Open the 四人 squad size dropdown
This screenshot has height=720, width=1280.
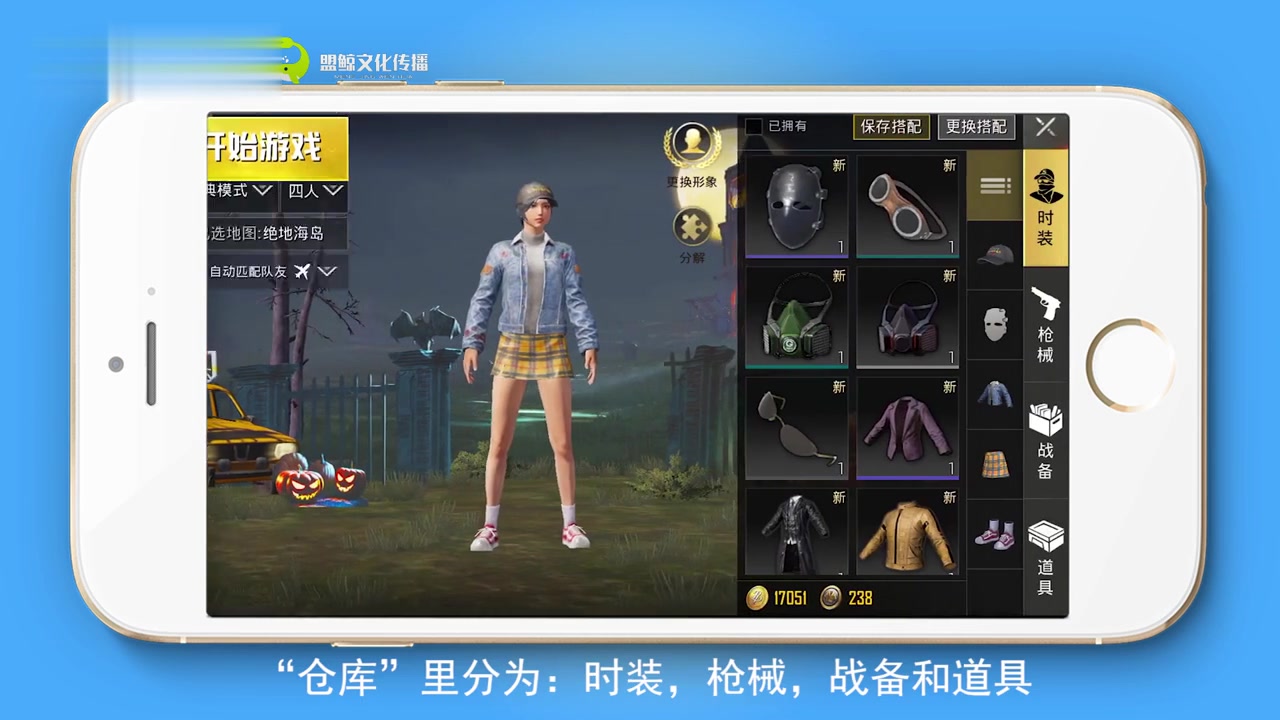(x=315, y=190)
